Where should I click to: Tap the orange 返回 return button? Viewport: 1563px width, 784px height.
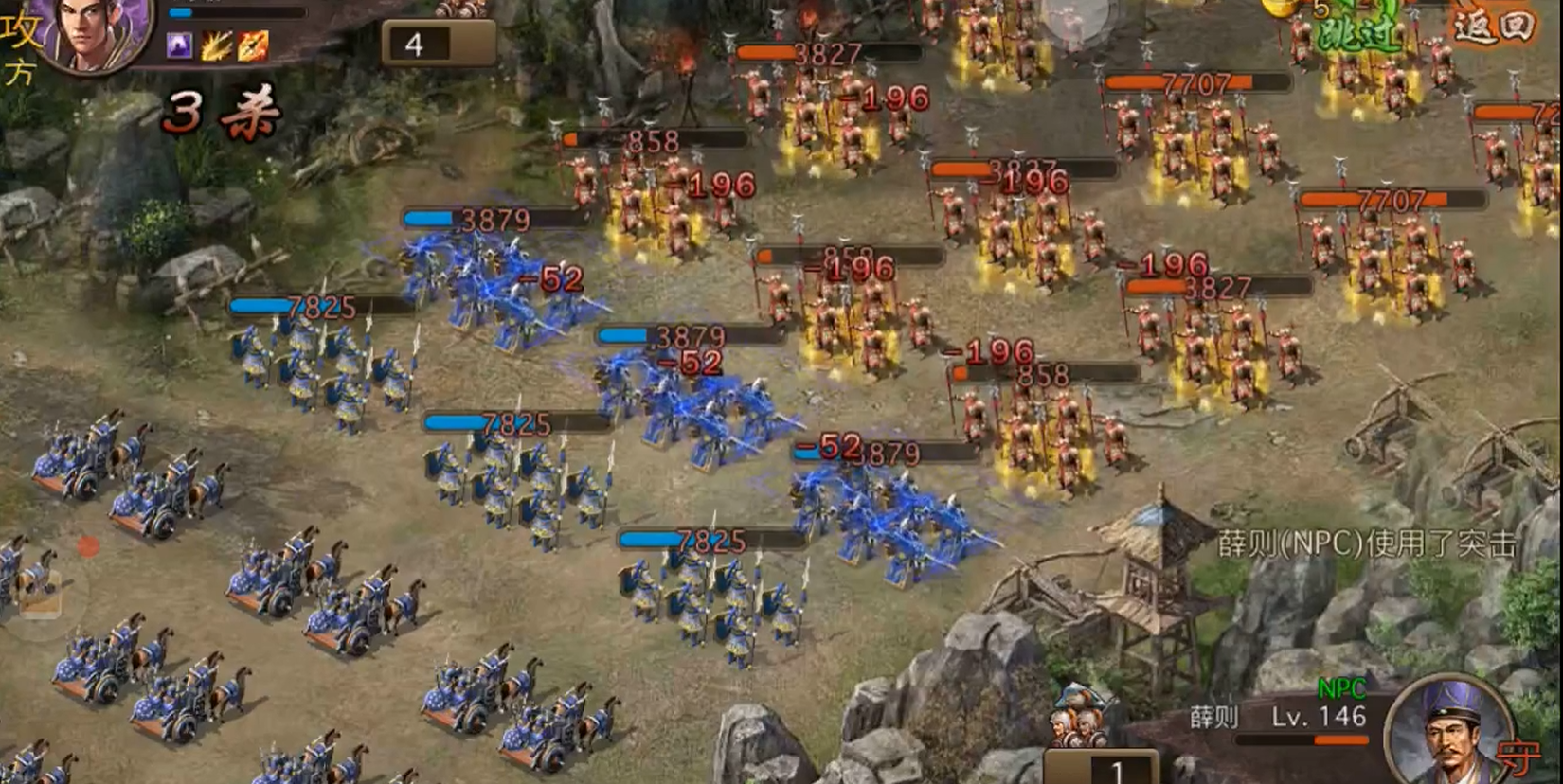tap(1494, 27)
